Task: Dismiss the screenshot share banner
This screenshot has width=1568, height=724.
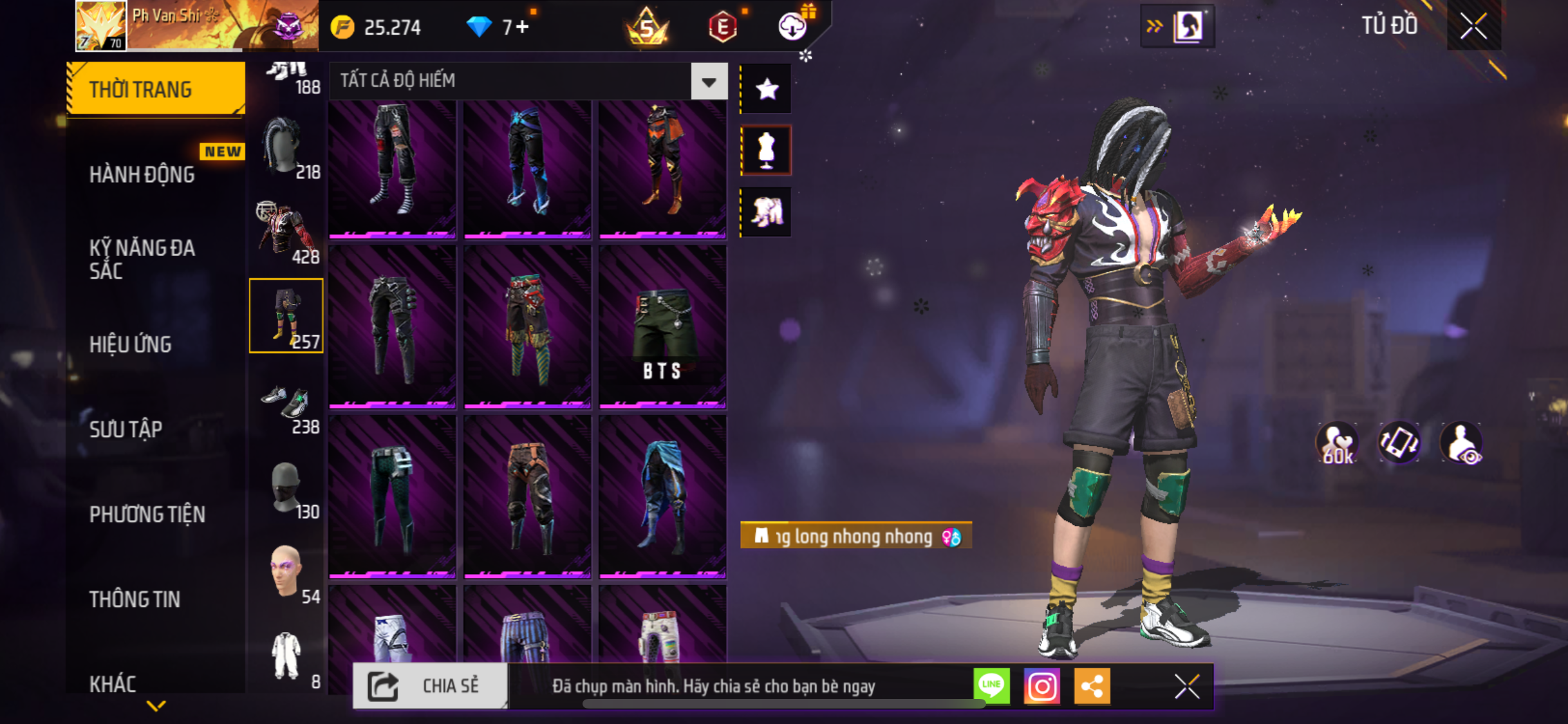Action: (1186, 686)
